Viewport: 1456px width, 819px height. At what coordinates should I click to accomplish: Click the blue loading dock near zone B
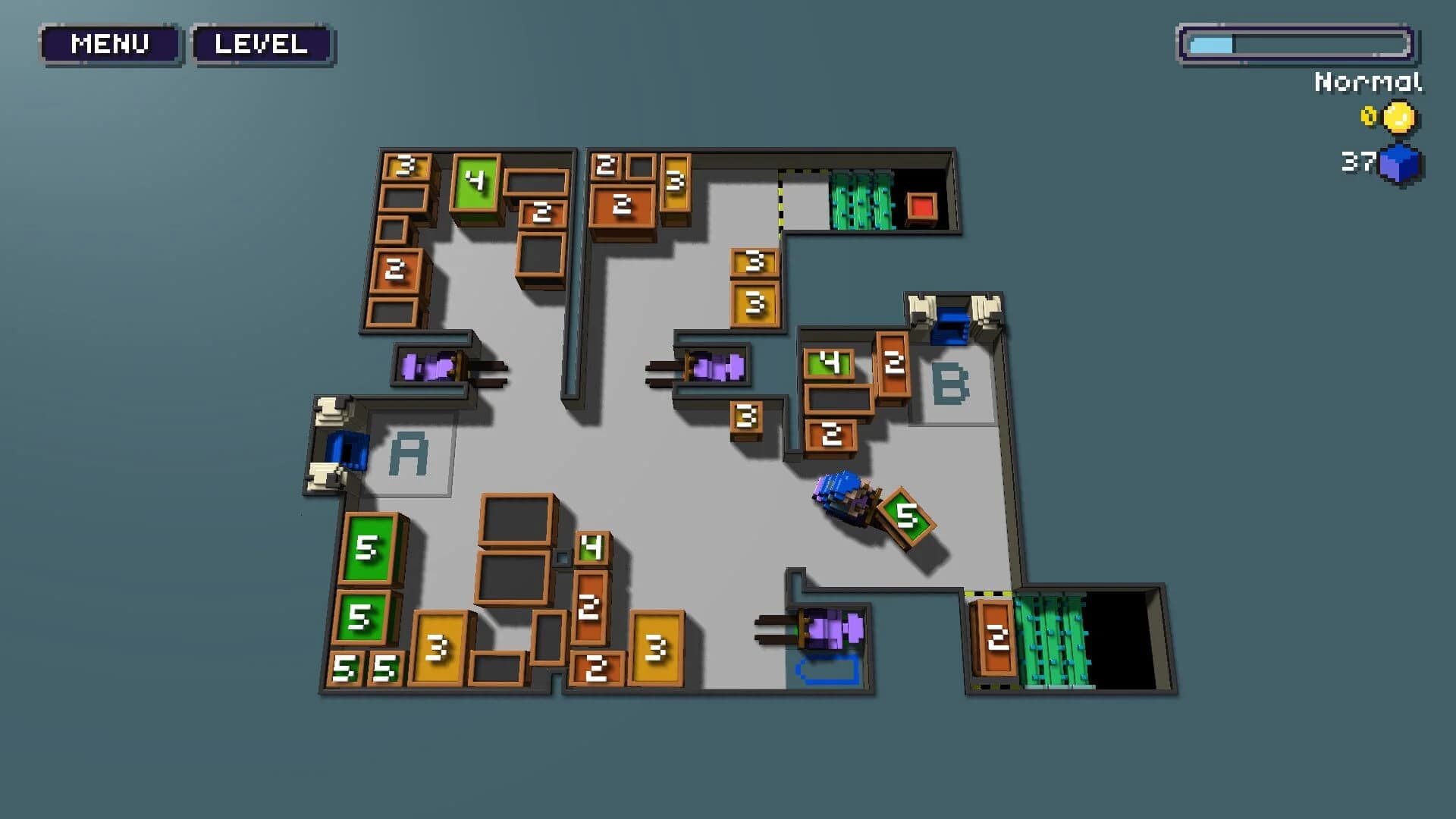[952, 325]
